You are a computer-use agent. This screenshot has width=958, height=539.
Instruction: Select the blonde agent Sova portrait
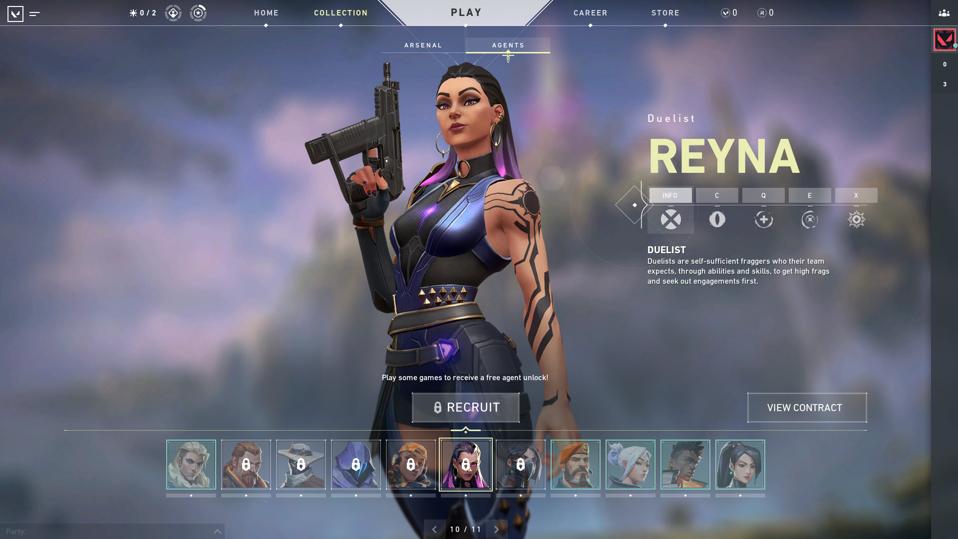(191, 465)
